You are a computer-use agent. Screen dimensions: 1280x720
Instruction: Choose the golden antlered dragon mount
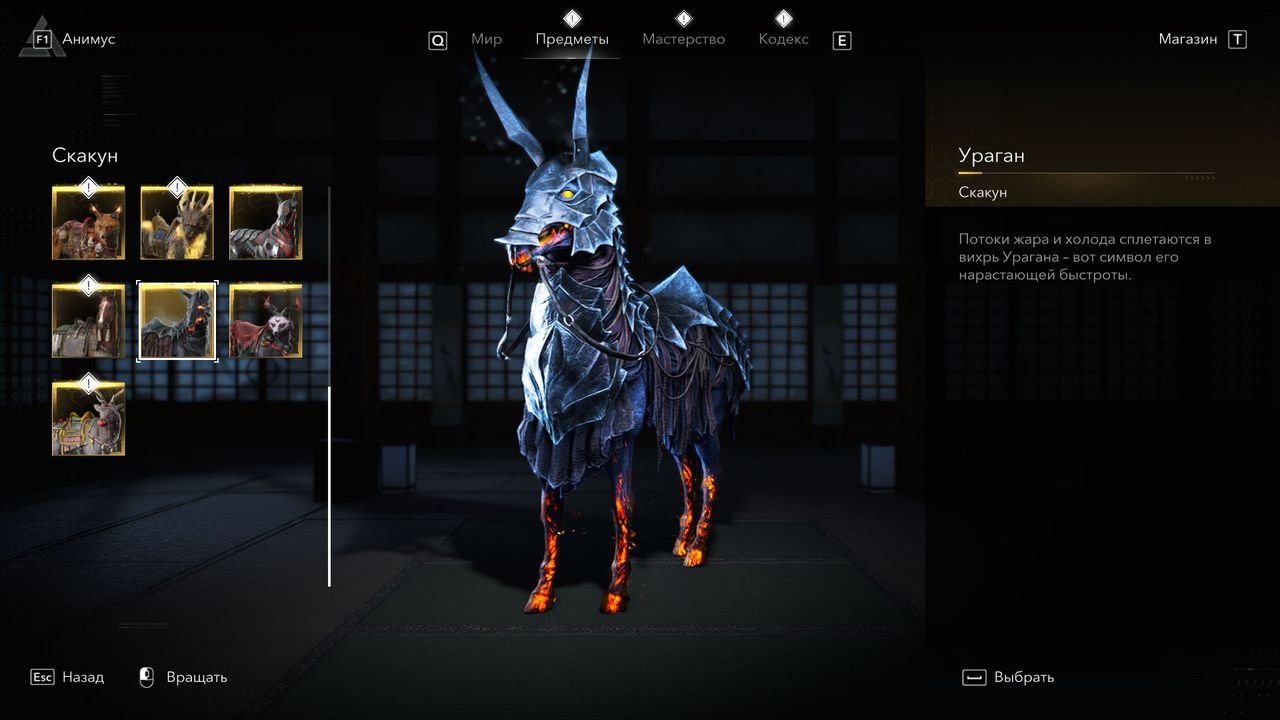coord(177,222)
